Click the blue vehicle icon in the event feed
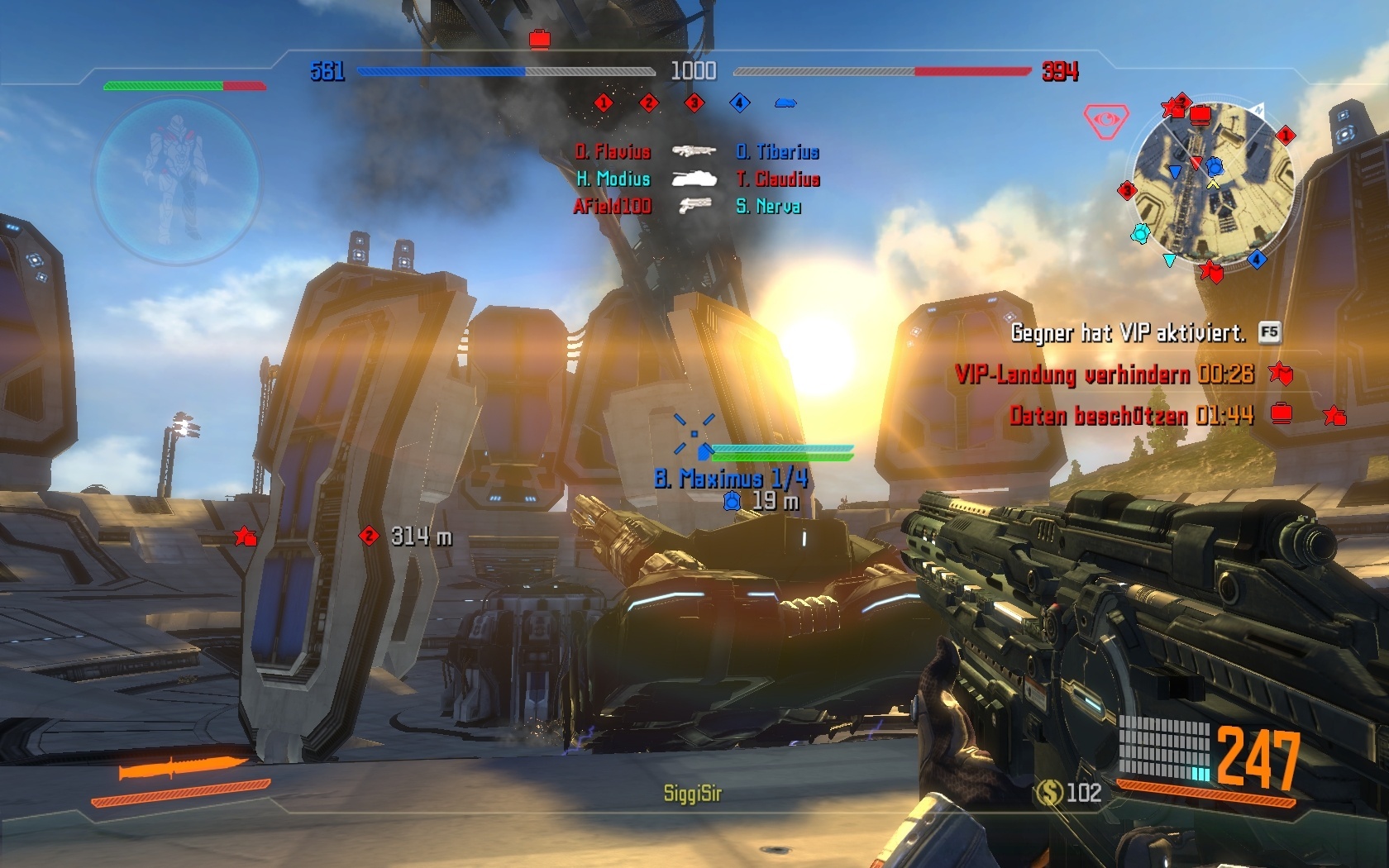Viewport: 1389px width, 868px height. pyautogui.click(x=787, y=103)
